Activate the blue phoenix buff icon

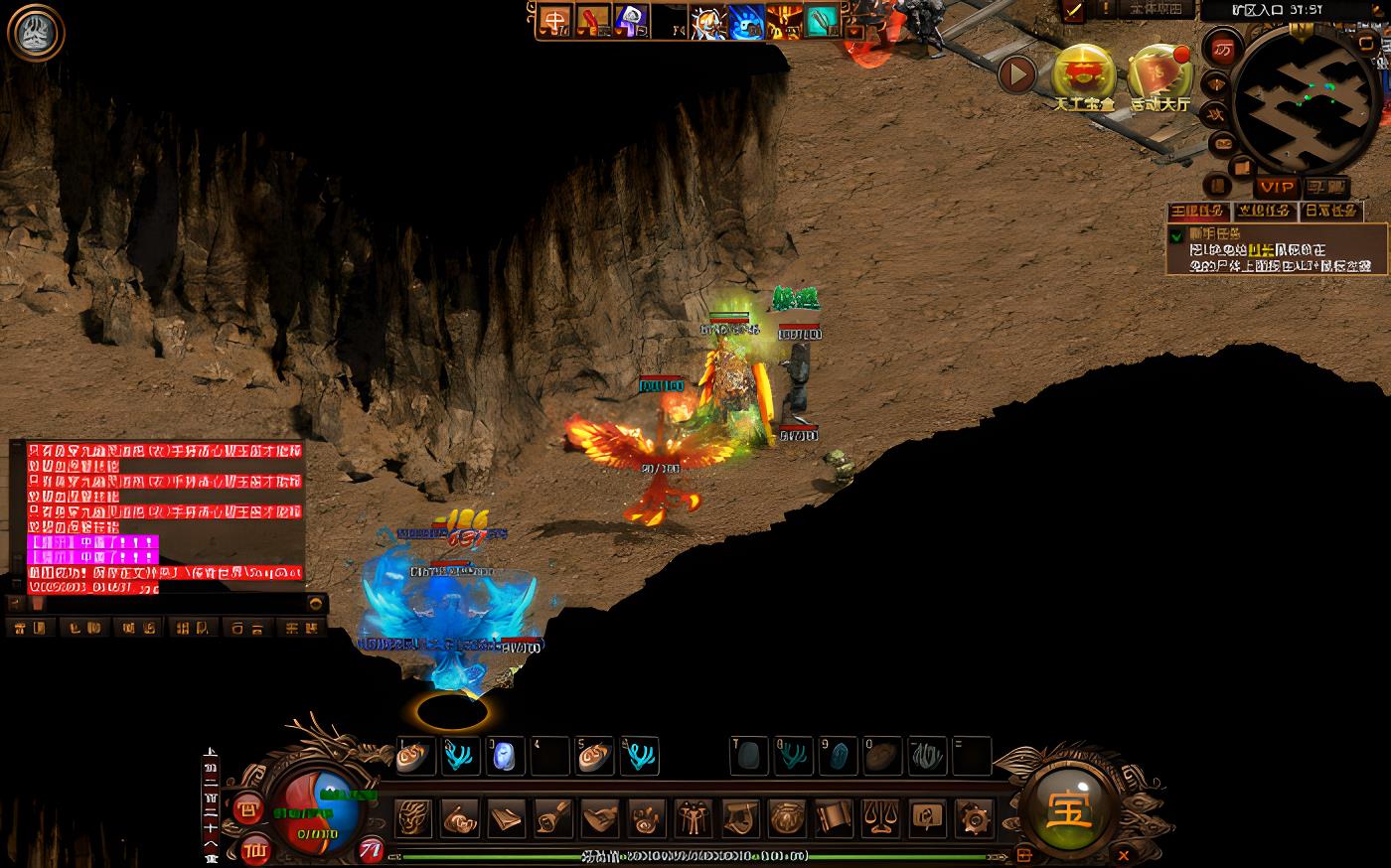click(x=747, y=21)
